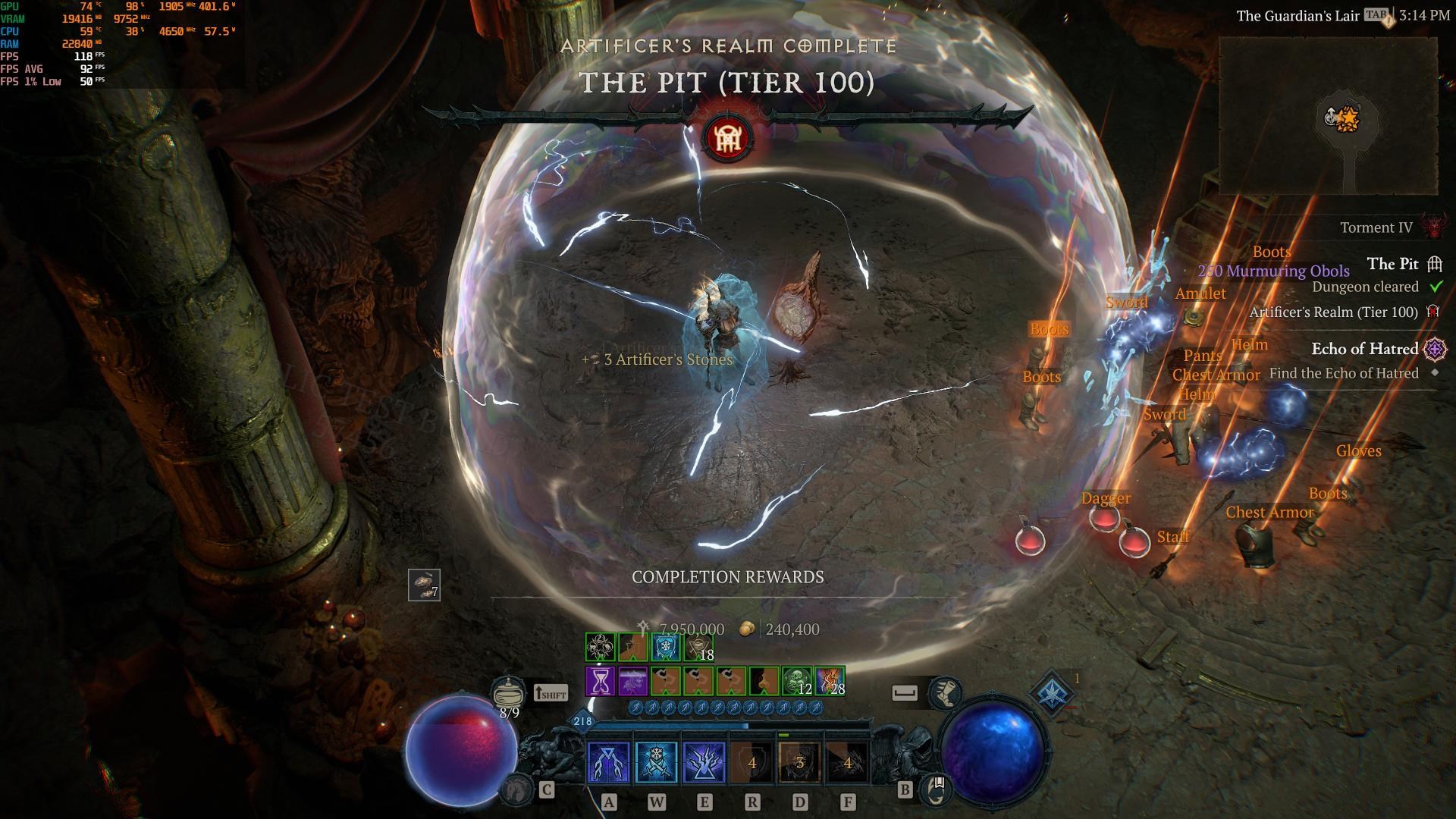
Task: Click the Dungeon cleared green checkmark
Action: click(1436, 287)
